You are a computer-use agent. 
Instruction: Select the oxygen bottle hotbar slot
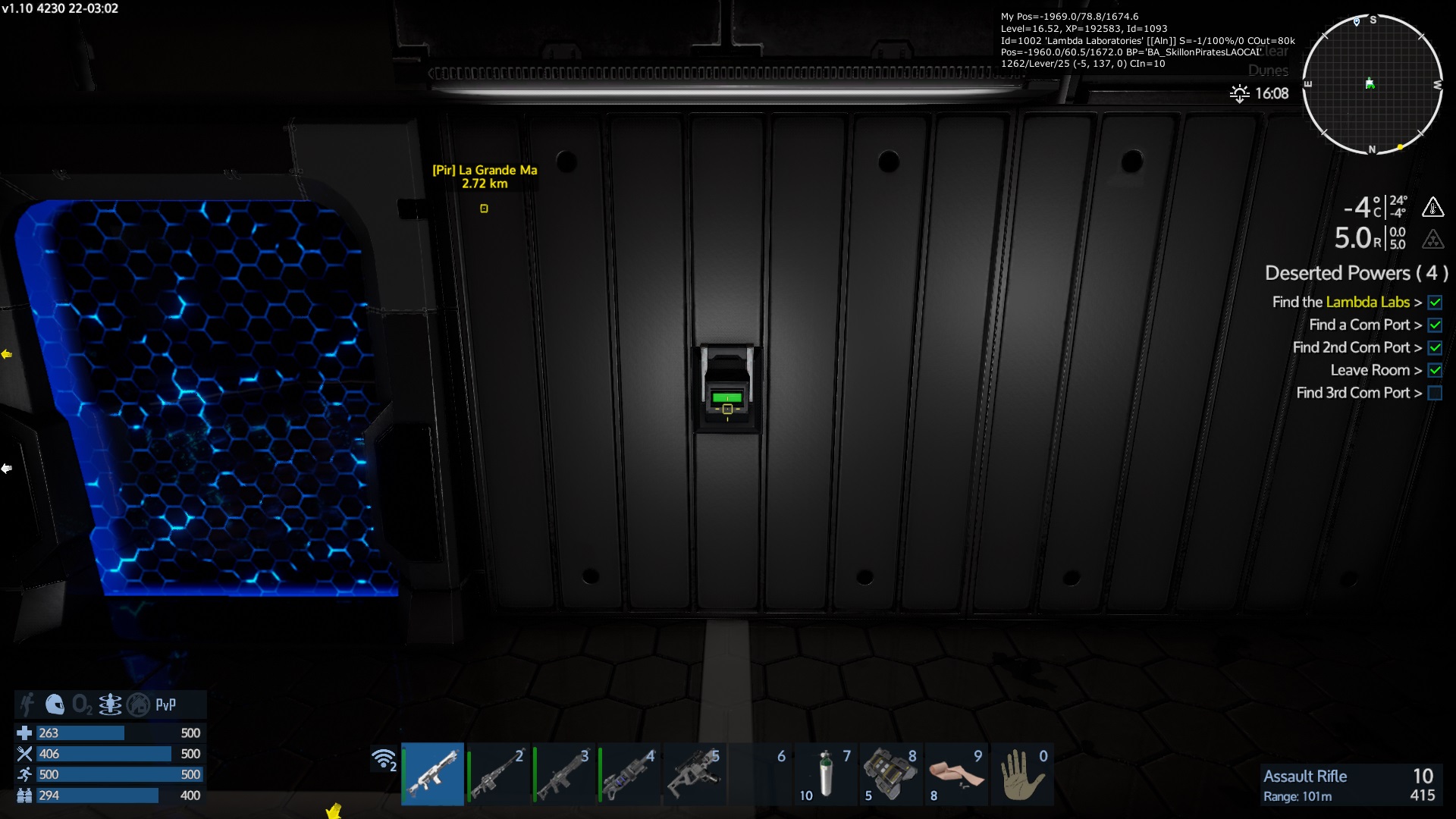tap(825, 773)
